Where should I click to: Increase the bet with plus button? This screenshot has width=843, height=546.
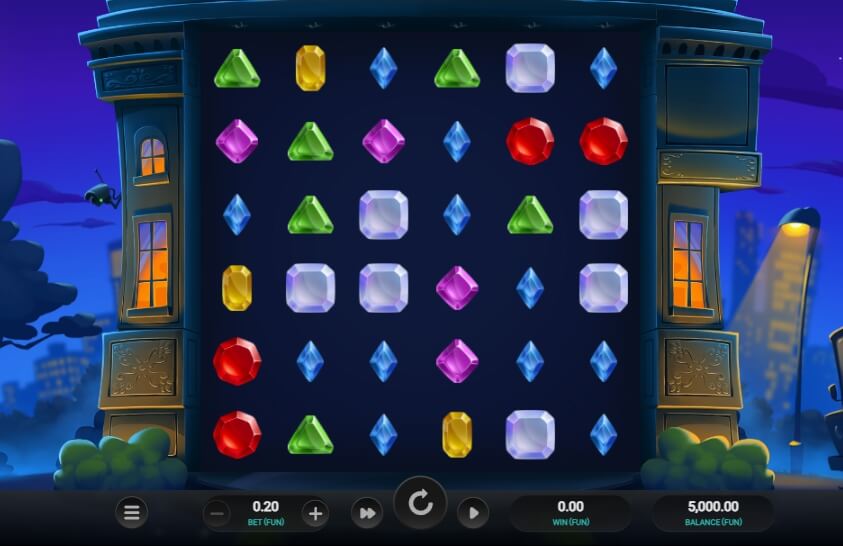pos(315,514)
